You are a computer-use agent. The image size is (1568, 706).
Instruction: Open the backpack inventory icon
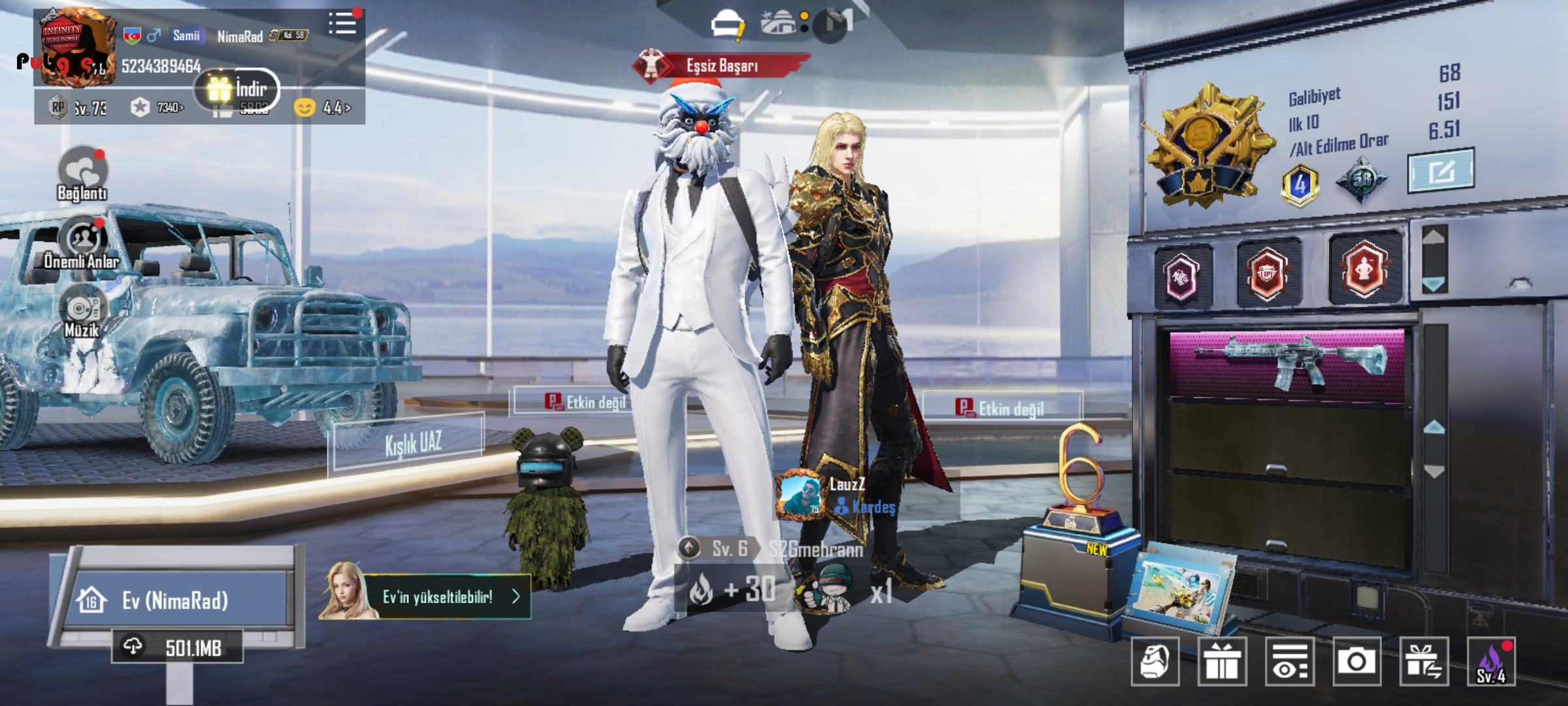pos(1154,662)
